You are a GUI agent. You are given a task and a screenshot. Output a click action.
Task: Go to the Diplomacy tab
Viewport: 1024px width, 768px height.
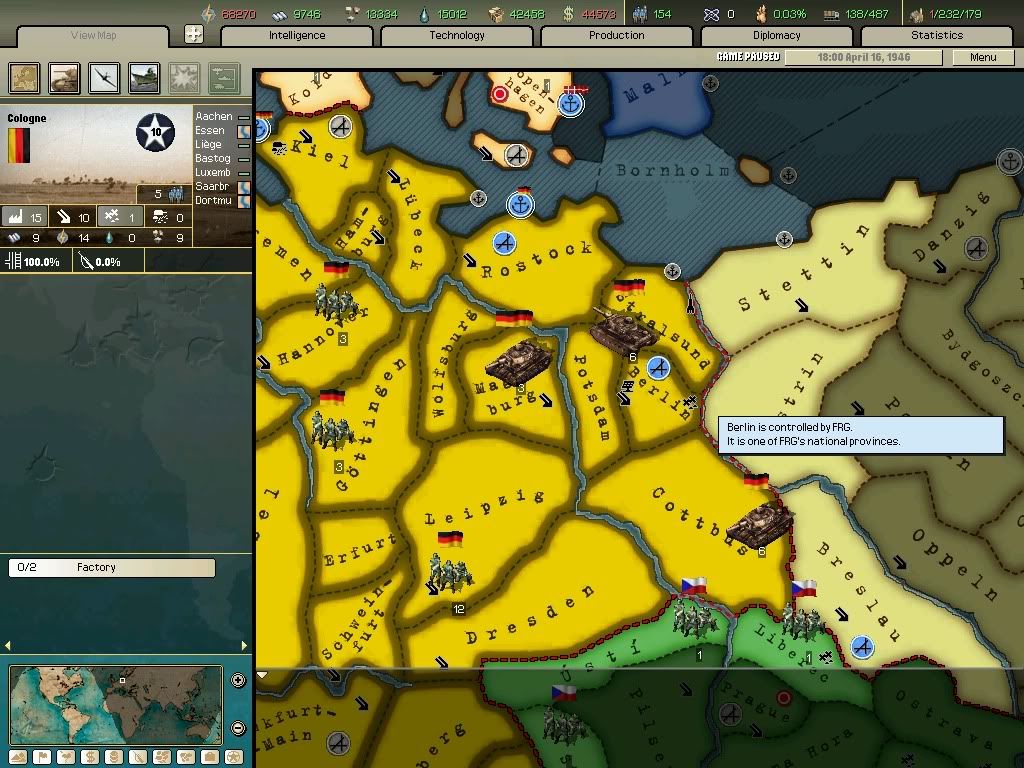click(x=777, y=35)
